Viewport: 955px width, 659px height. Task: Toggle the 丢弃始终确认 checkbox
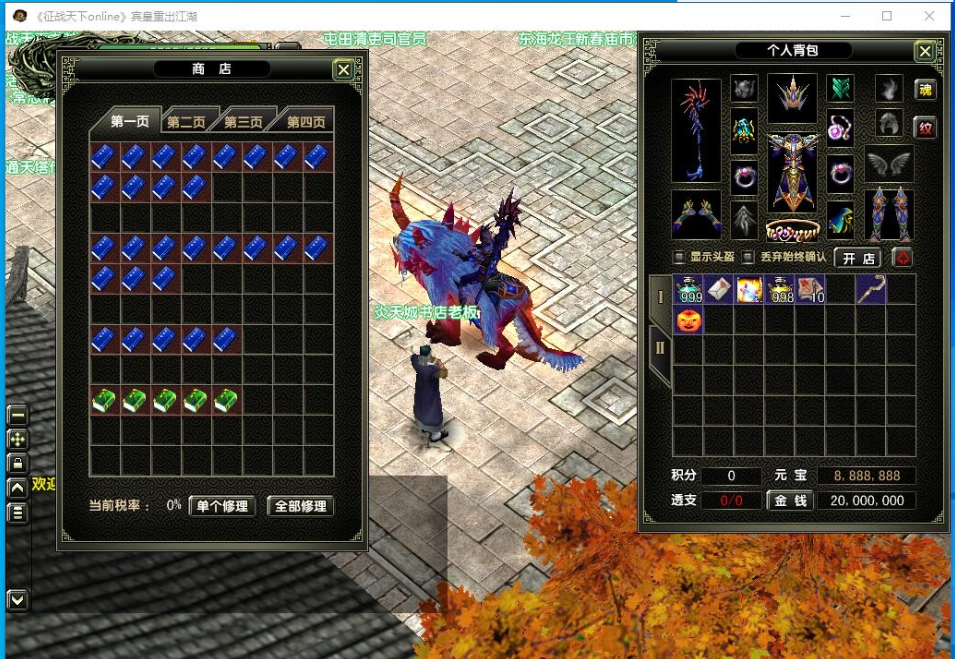tap(748, 257)
